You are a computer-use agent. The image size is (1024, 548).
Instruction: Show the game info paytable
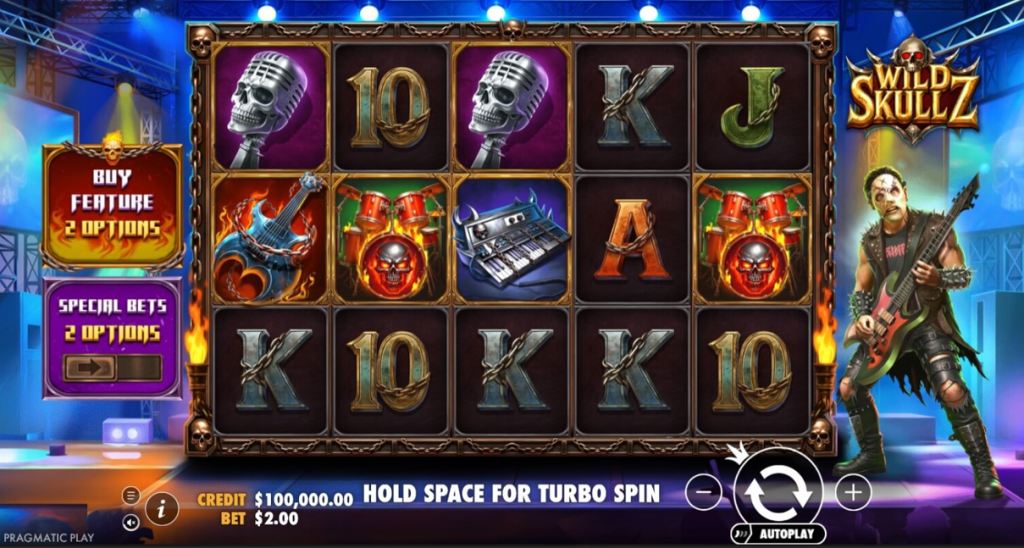coord(161,508)
